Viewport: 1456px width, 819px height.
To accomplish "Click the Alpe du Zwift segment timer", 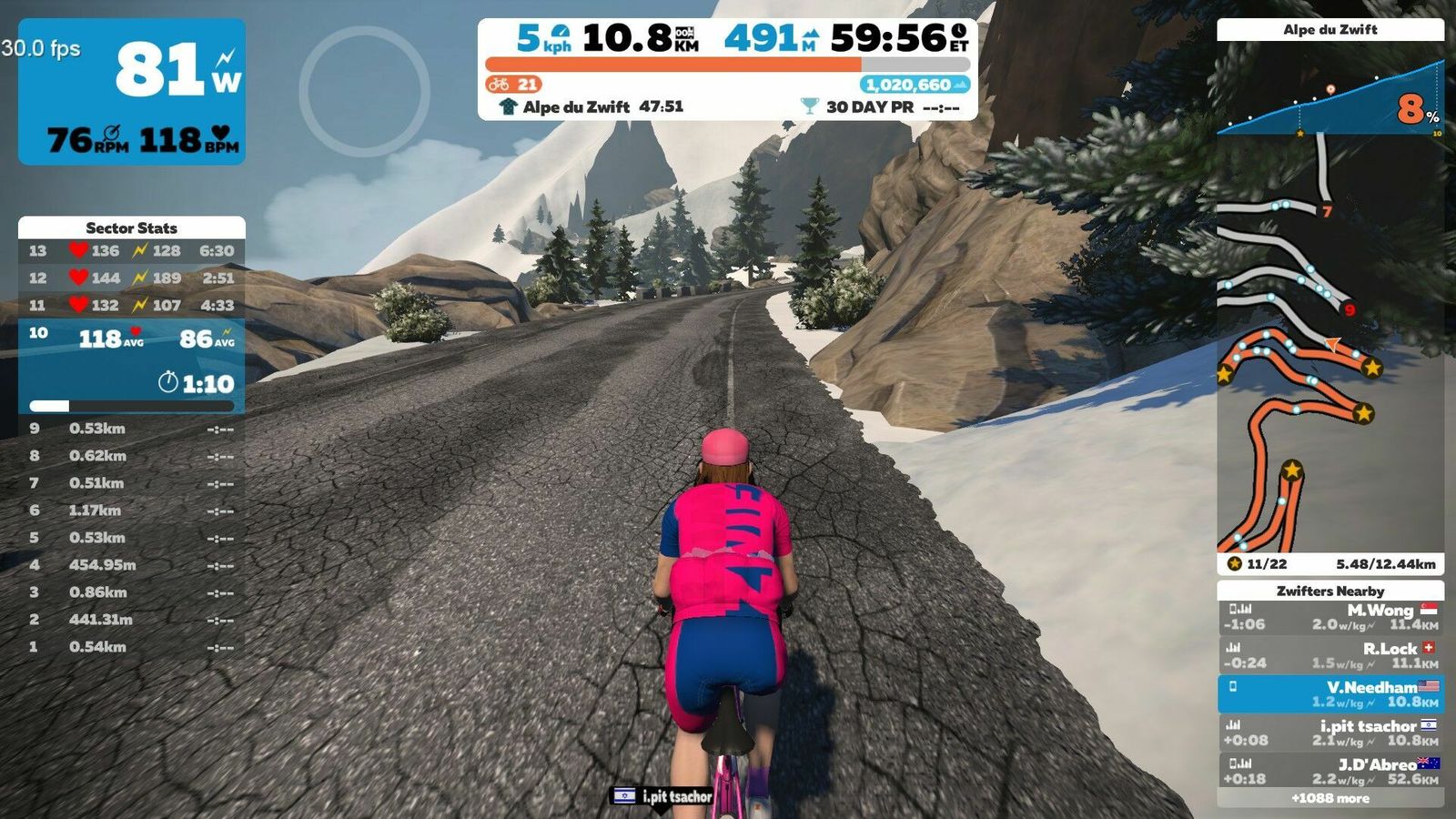I will point(591,106).
